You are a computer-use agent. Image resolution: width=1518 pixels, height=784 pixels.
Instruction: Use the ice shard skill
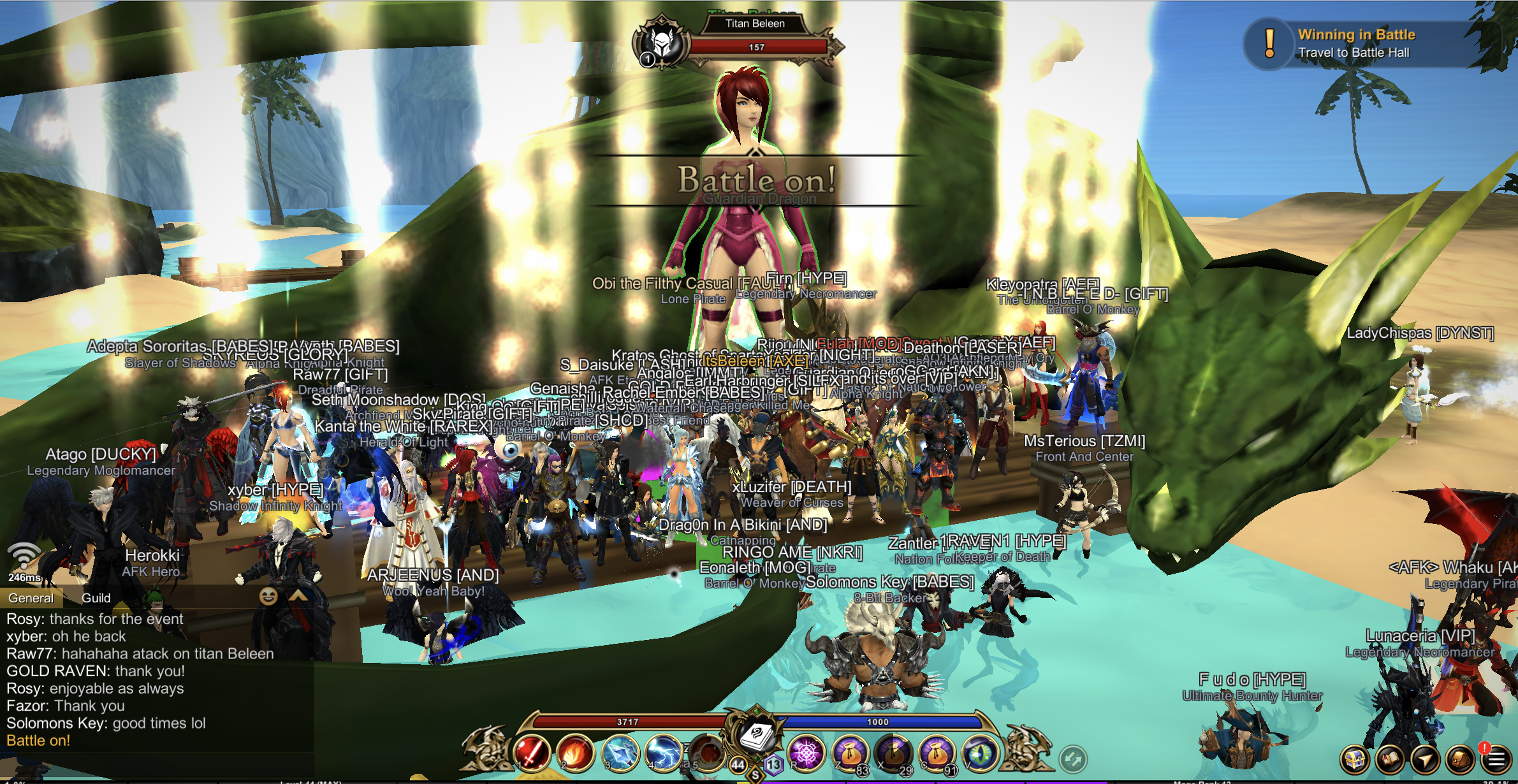point(620,752)
